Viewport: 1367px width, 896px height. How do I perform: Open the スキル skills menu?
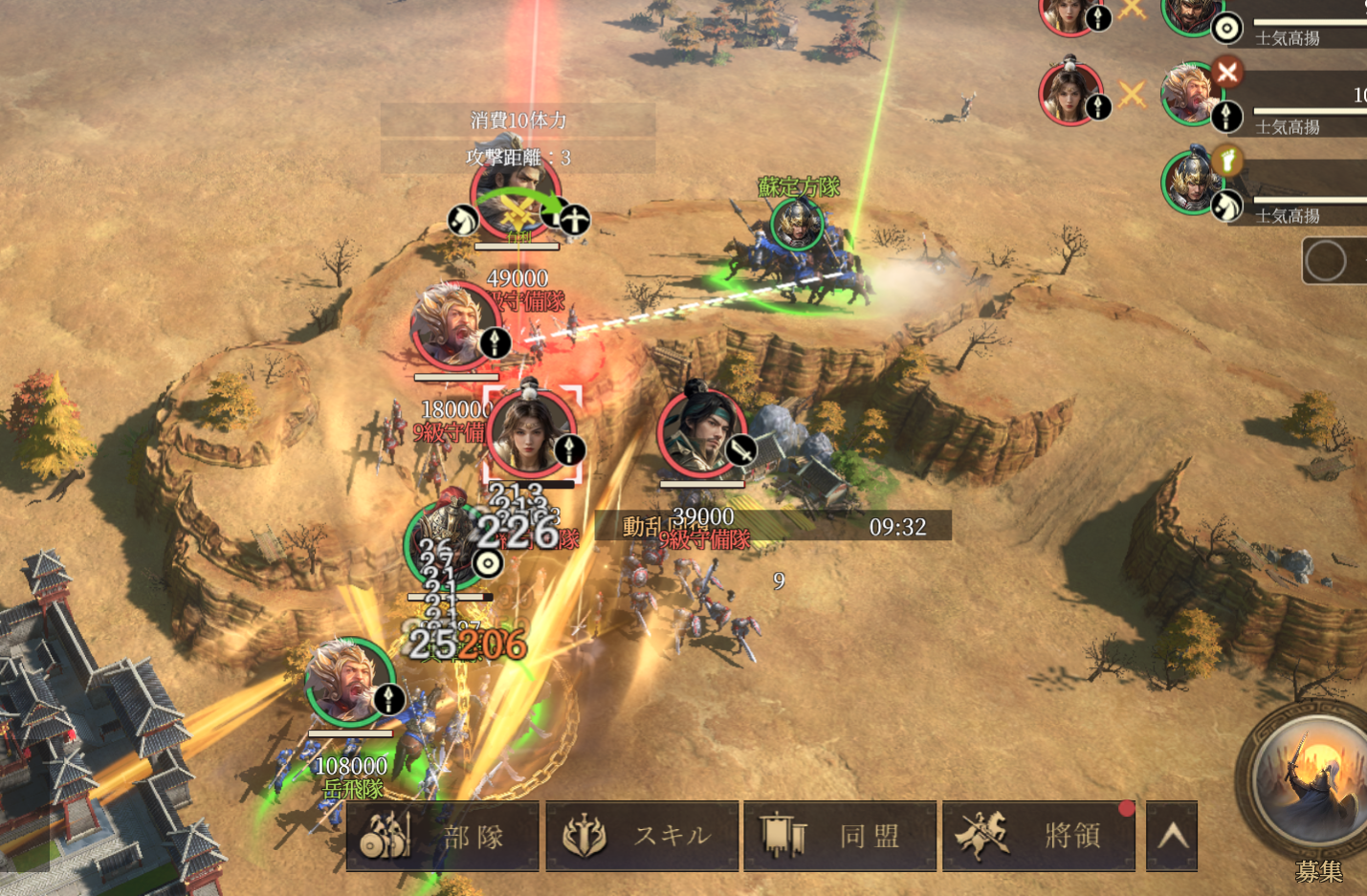[643, 837]
